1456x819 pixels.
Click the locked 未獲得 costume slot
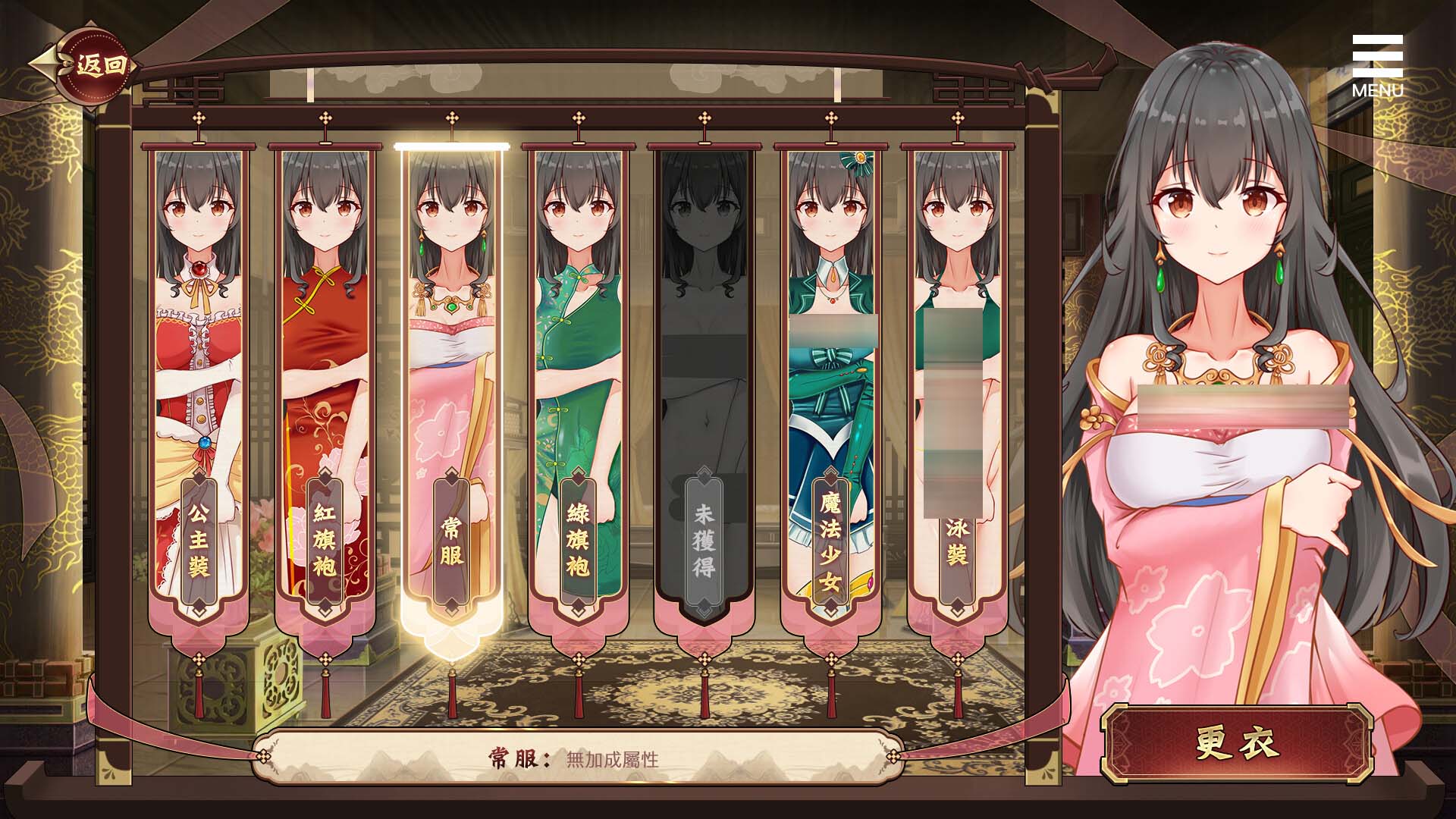(x=705, y=341)
